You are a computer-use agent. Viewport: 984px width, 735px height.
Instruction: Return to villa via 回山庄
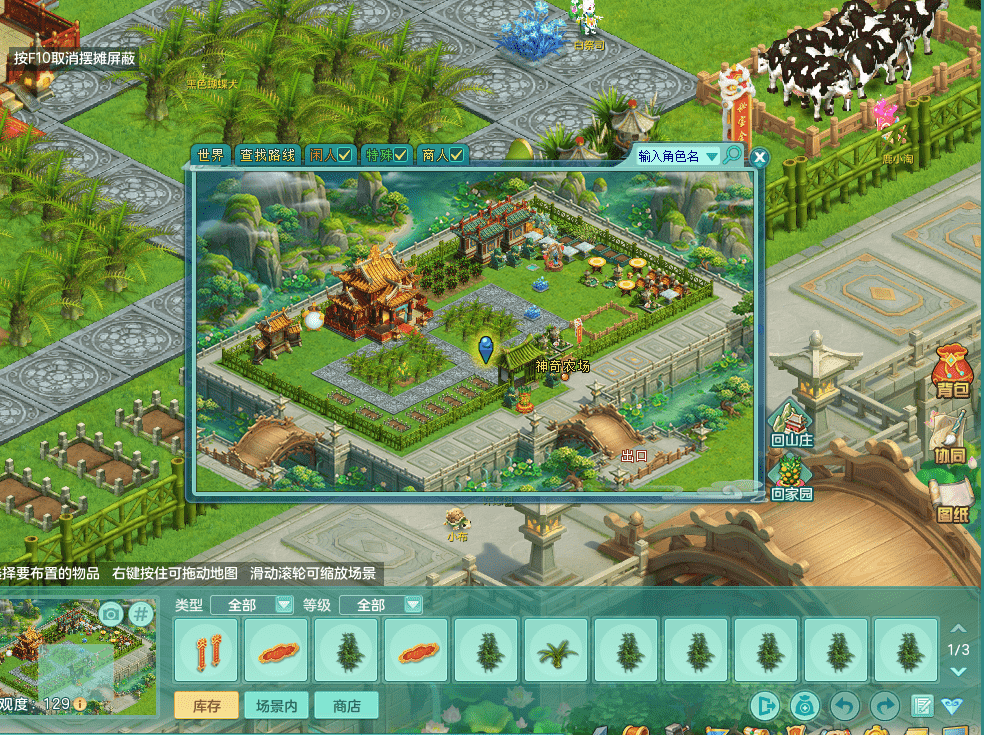[x=791, y=423]
